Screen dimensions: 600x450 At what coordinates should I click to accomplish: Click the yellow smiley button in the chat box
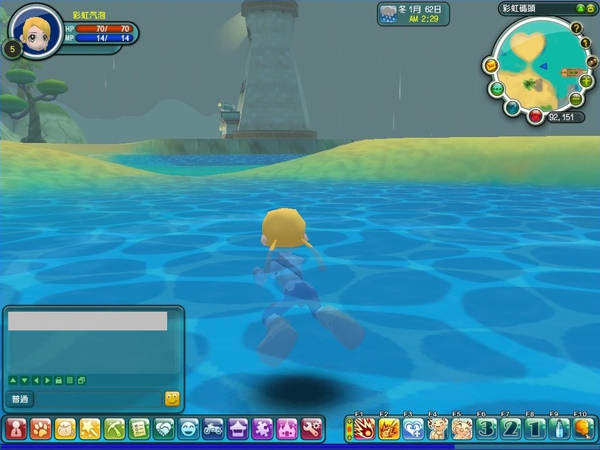172,398
